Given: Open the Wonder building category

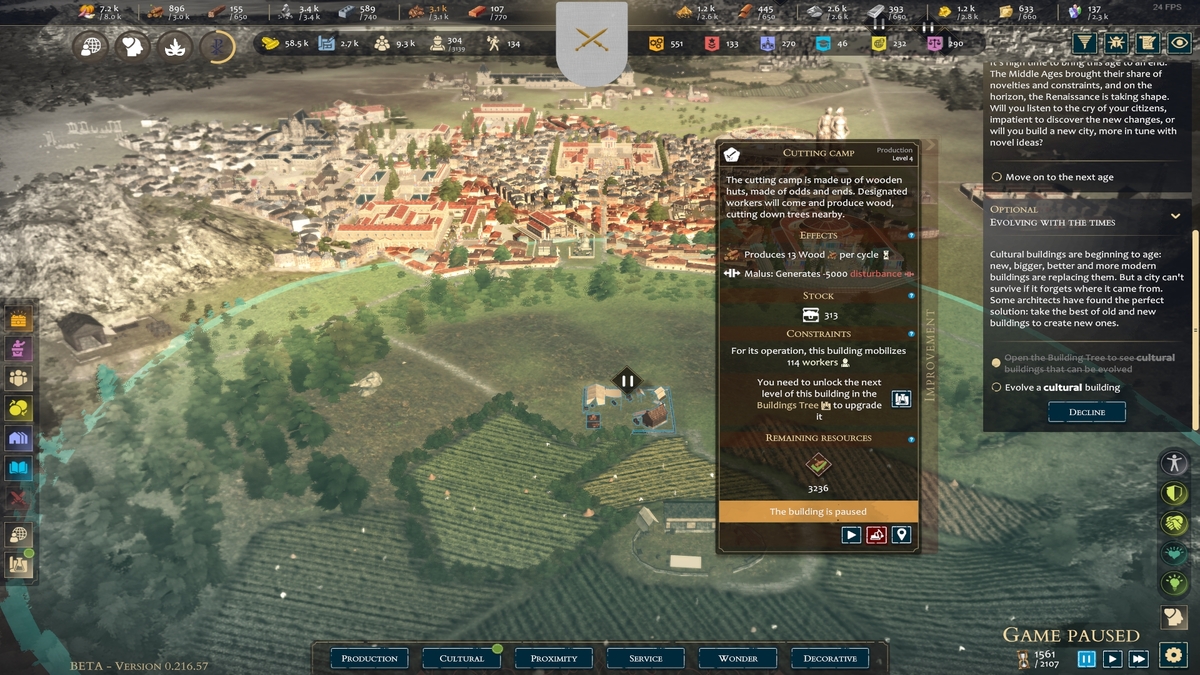Looking at the screenshot, I should pos(738,658).
